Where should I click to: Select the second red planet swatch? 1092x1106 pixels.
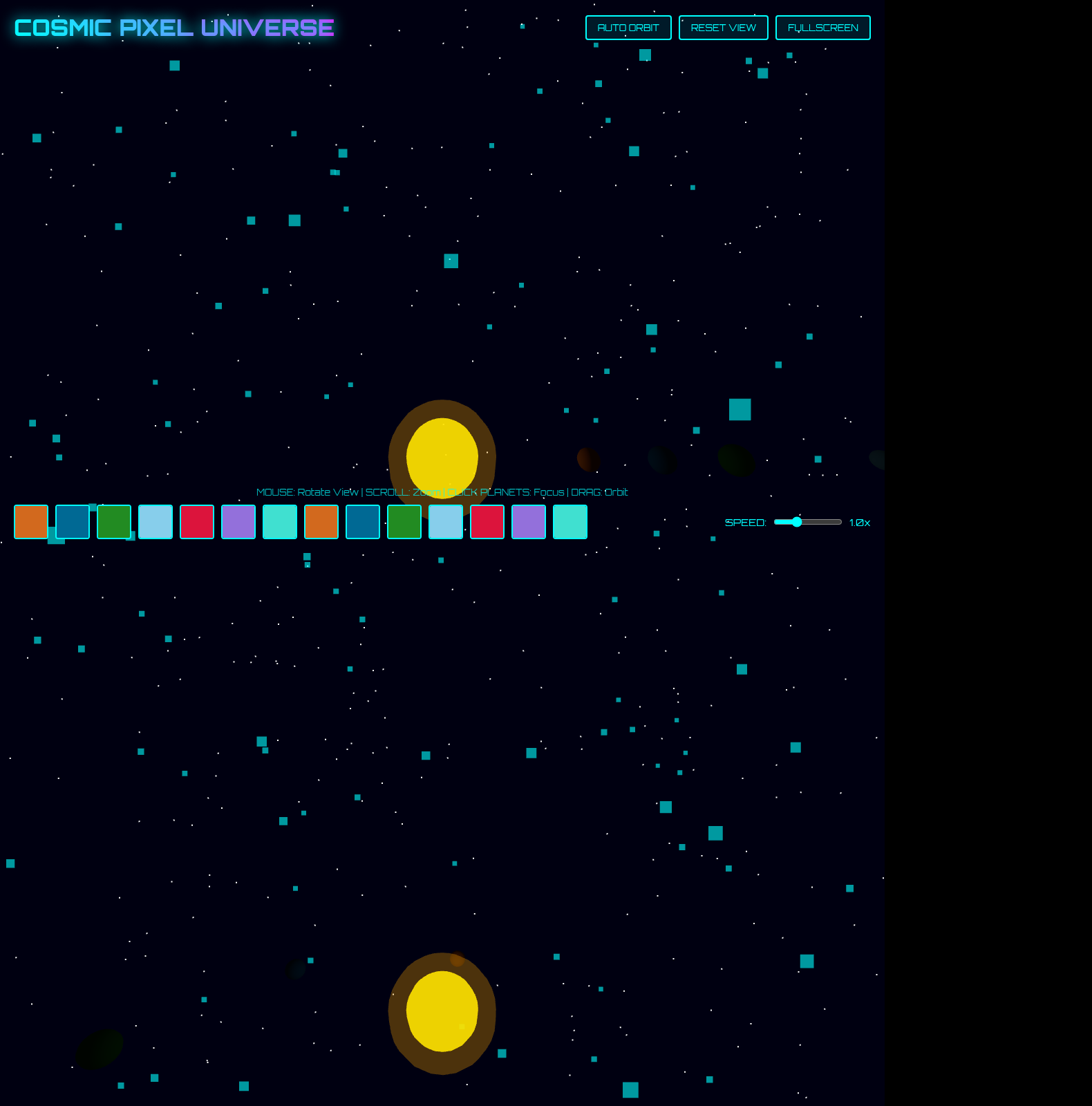pyautogui.click(x=487, y=522)
